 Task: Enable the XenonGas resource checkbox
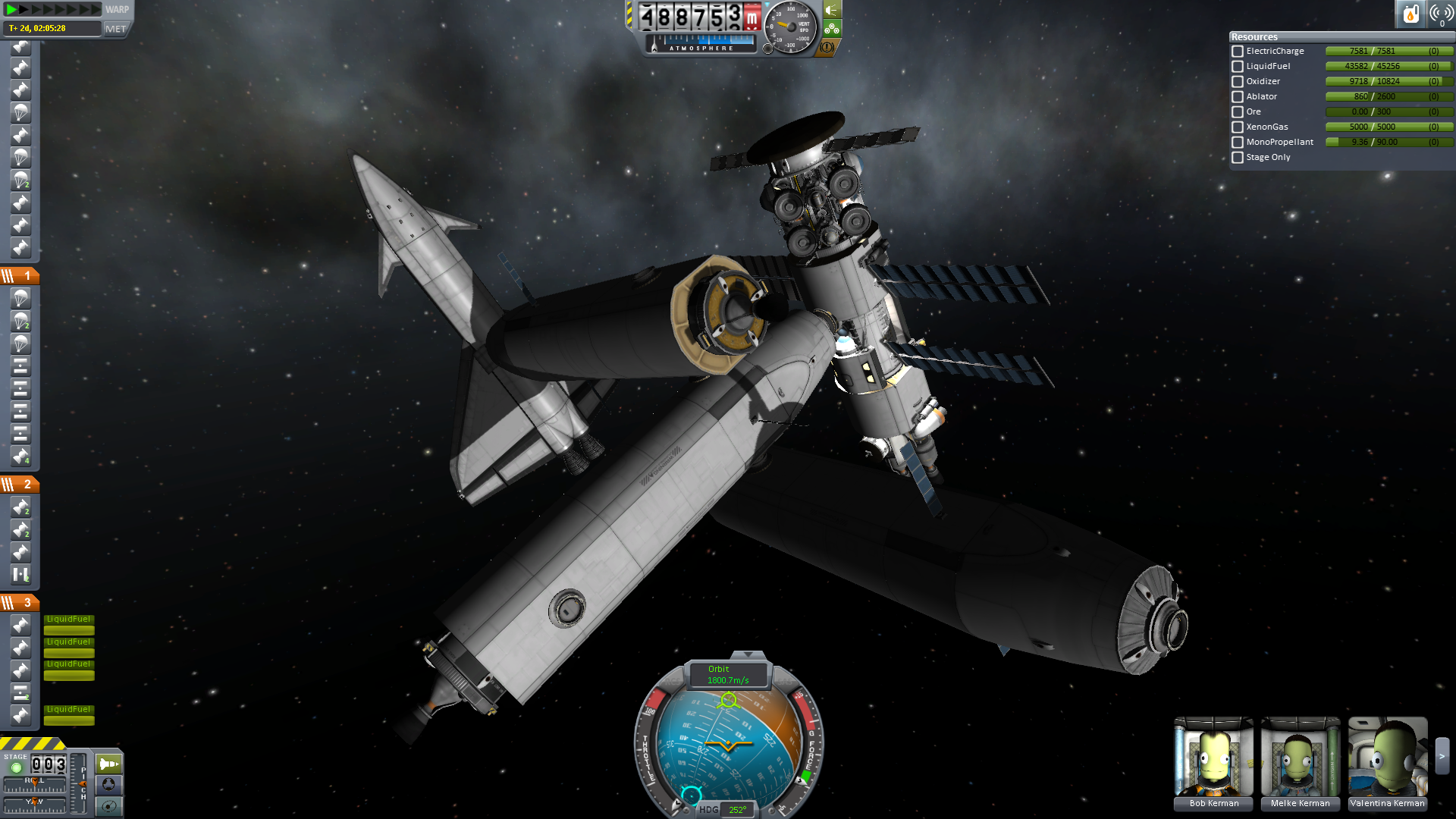click(x=1238, y=127)
